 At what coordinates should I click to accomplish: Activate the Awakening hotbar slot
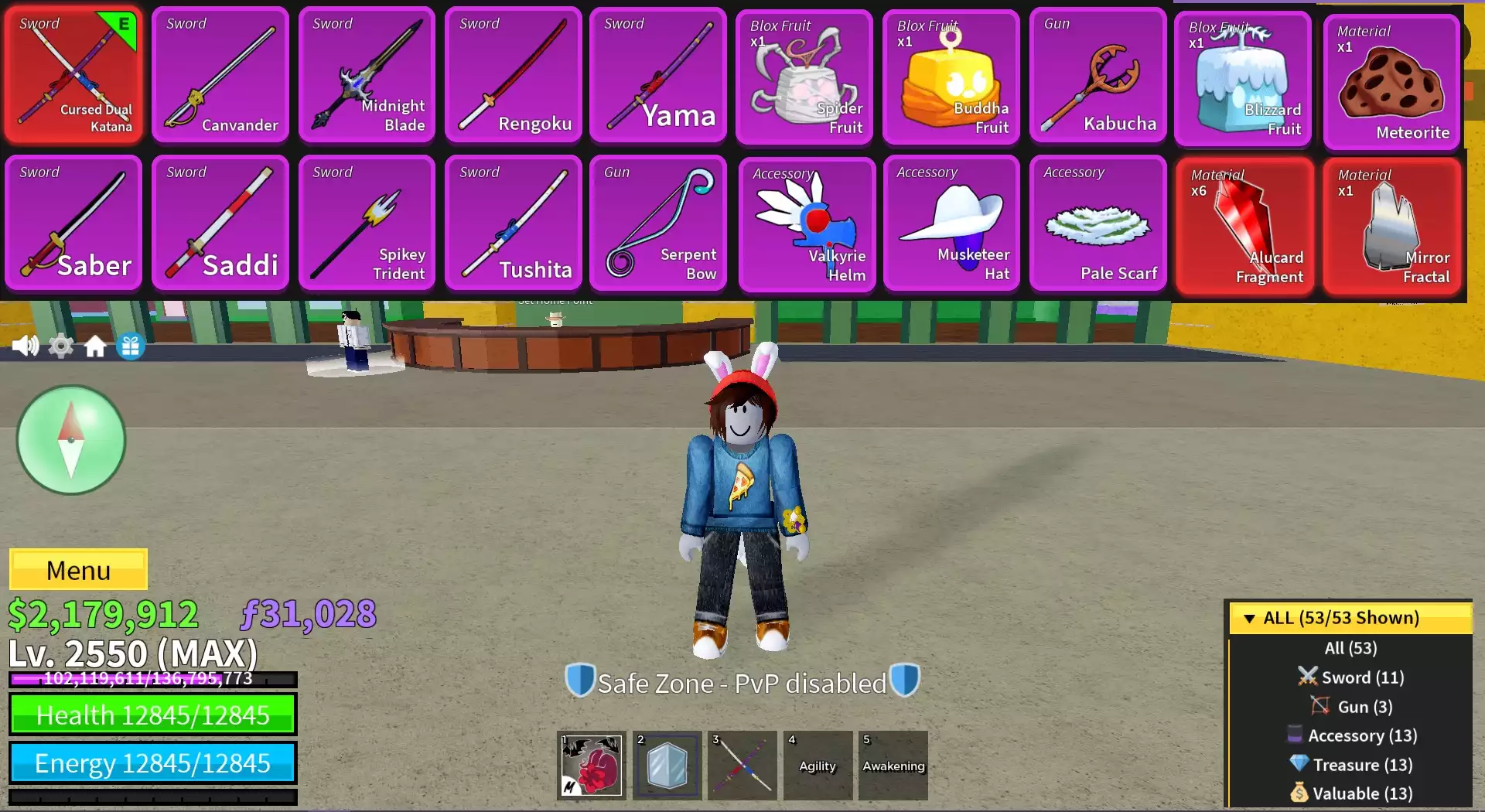pyautogui.click(x=893, y=766)
